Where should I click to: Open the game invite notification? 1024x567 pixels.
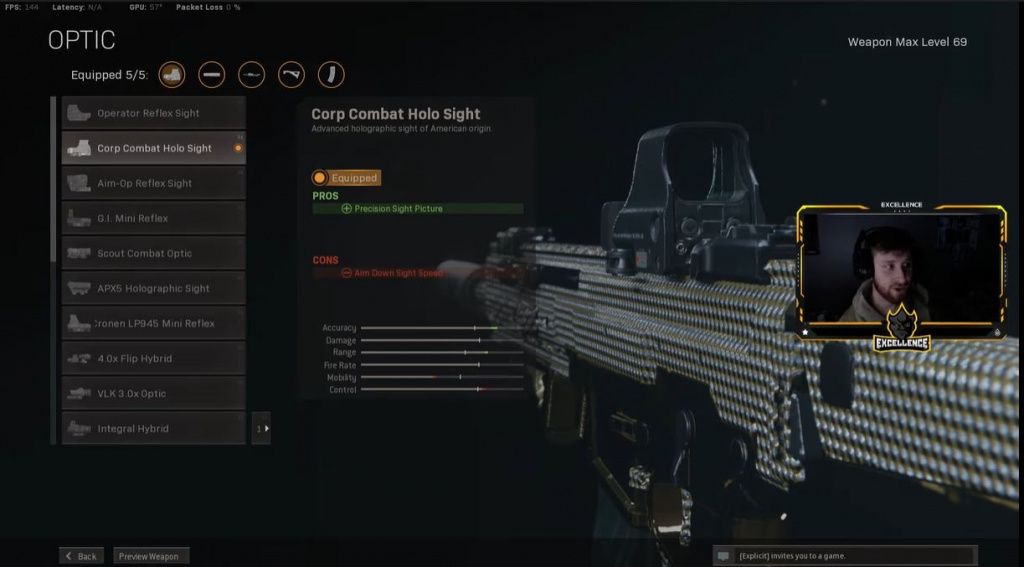[x=845, y=556]
